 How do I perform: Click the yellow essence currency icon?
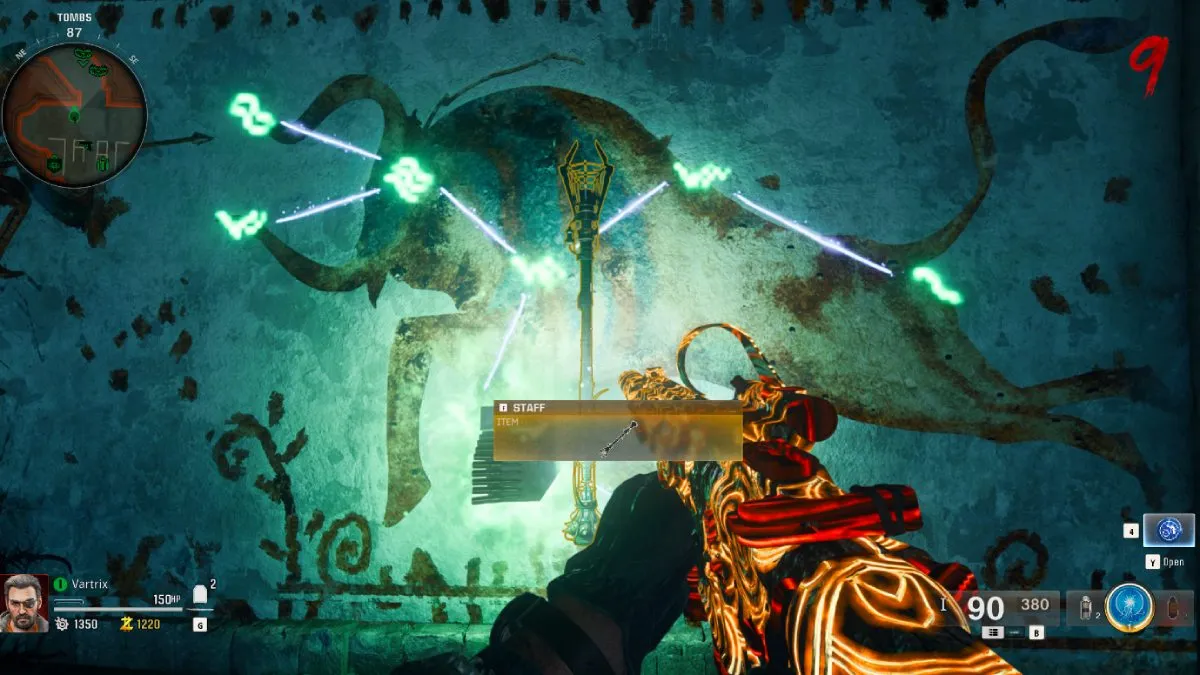point(127,624)
